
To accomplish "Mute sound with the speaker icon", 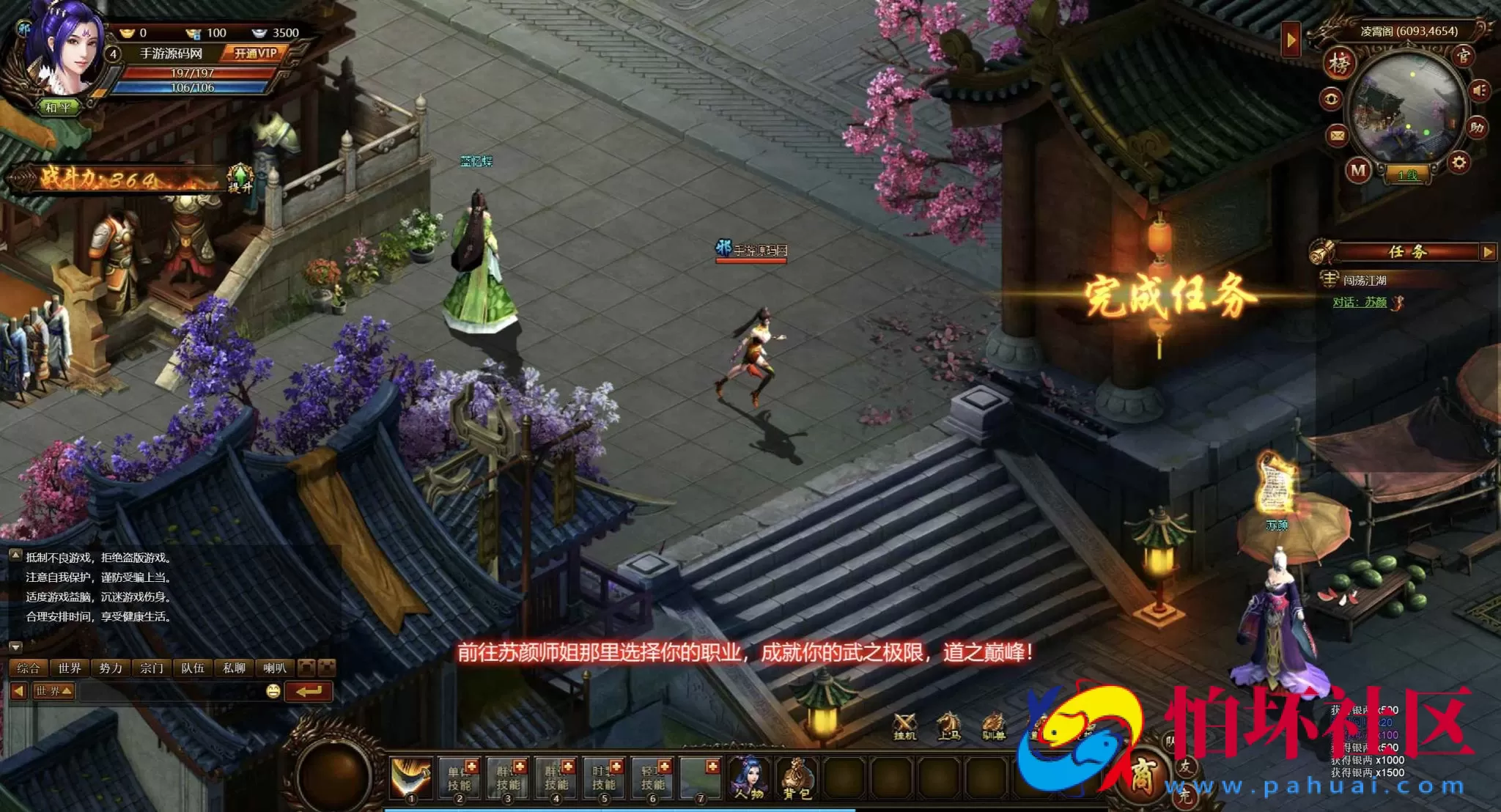I will pos(1479,91).
